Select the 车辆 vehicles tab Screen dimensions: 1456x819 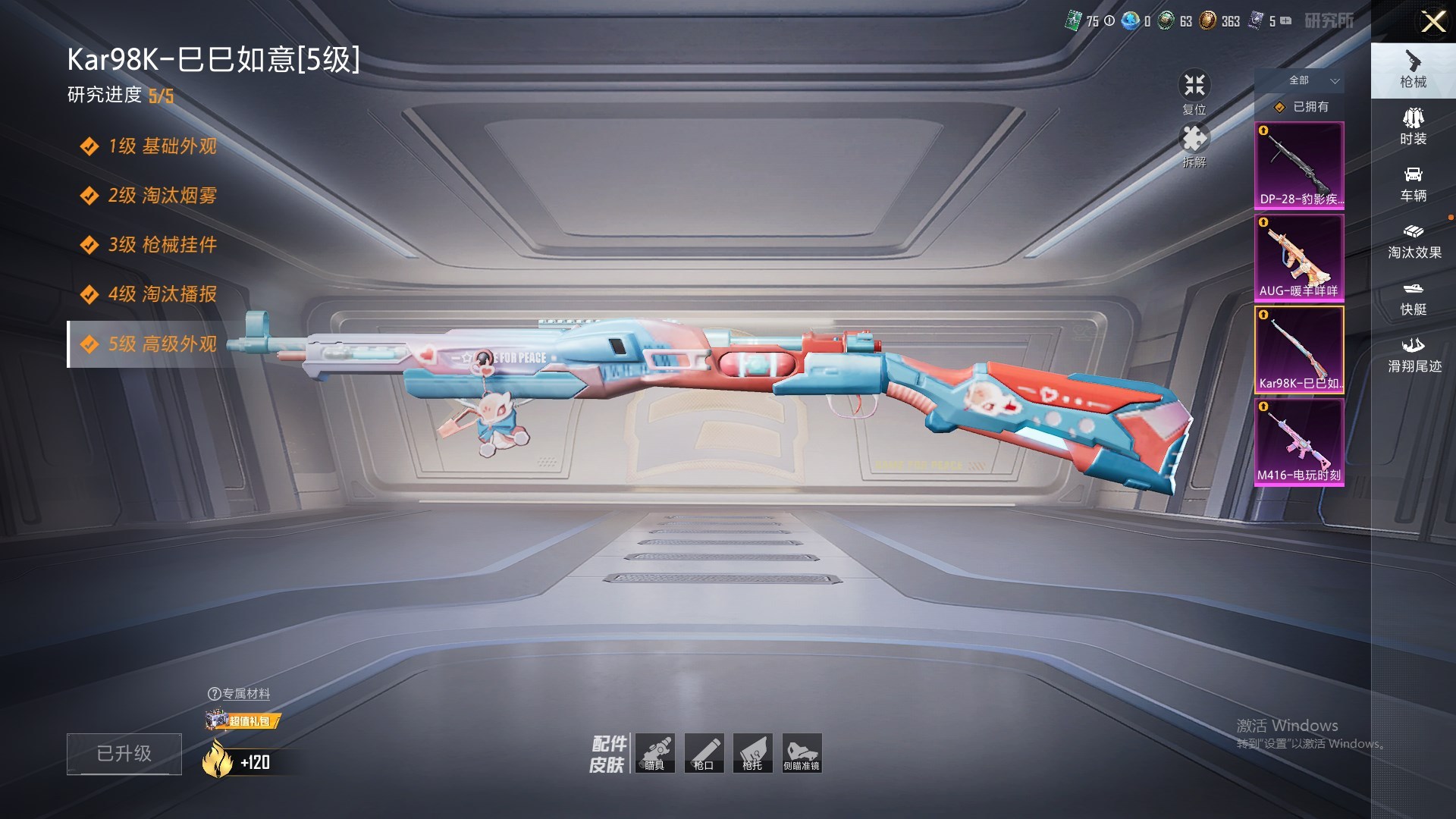click(x=1413, y=184)
